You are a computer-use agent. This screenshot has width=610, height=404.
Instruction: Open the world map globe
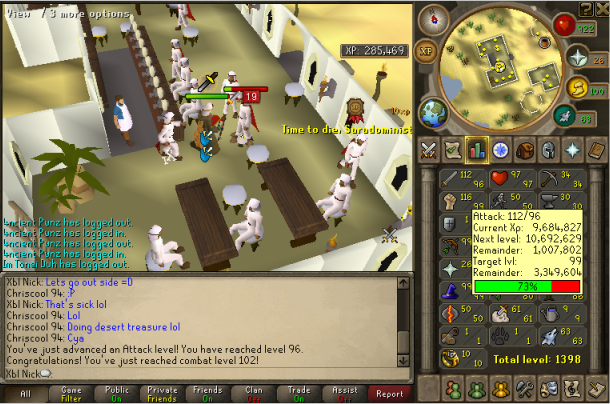click(434, 110)
